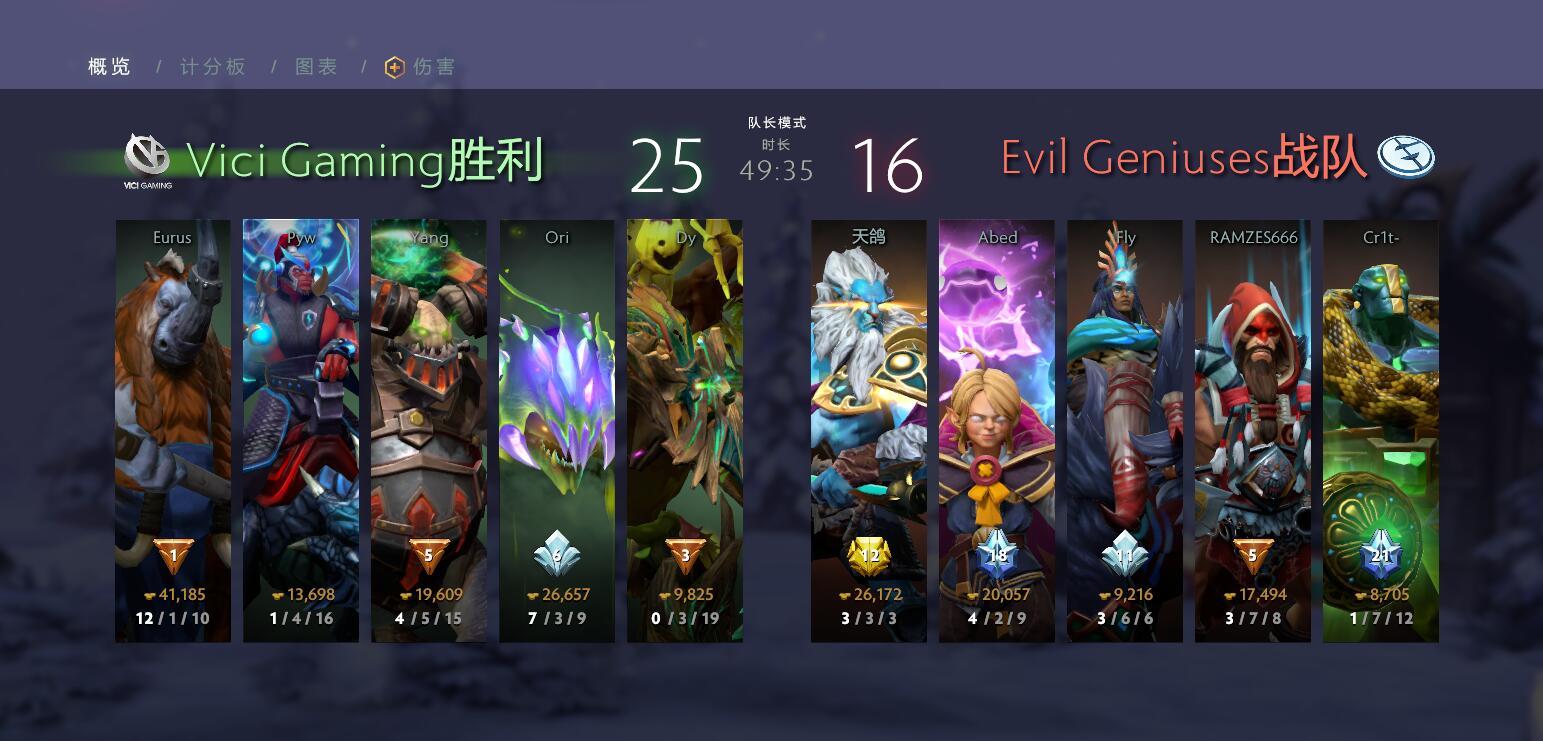Select the 伤害 damage tab
This screenshot has width=1543, height=741.
430,67
